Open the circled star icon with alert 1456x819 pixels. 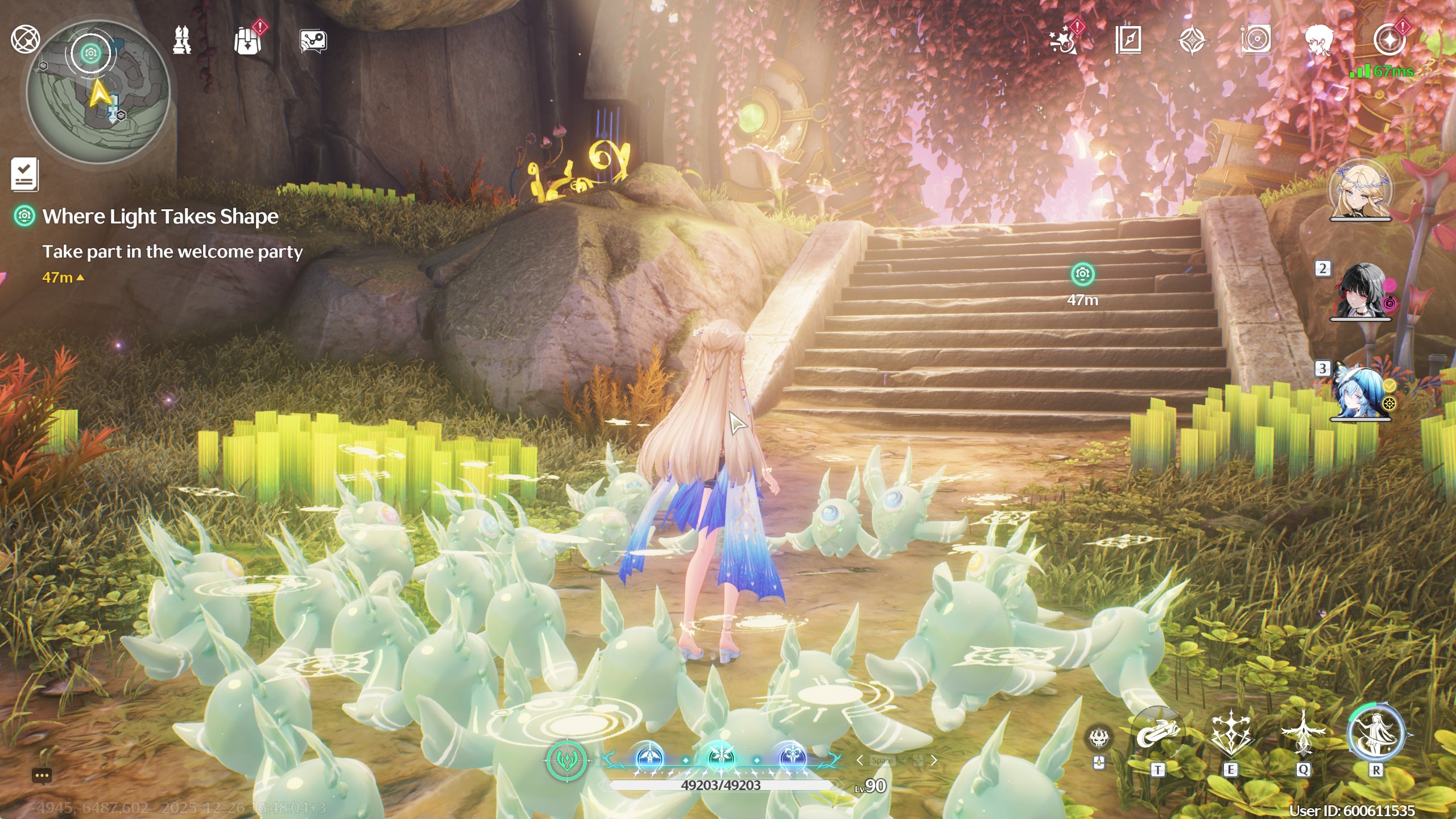coord(1389,40)
